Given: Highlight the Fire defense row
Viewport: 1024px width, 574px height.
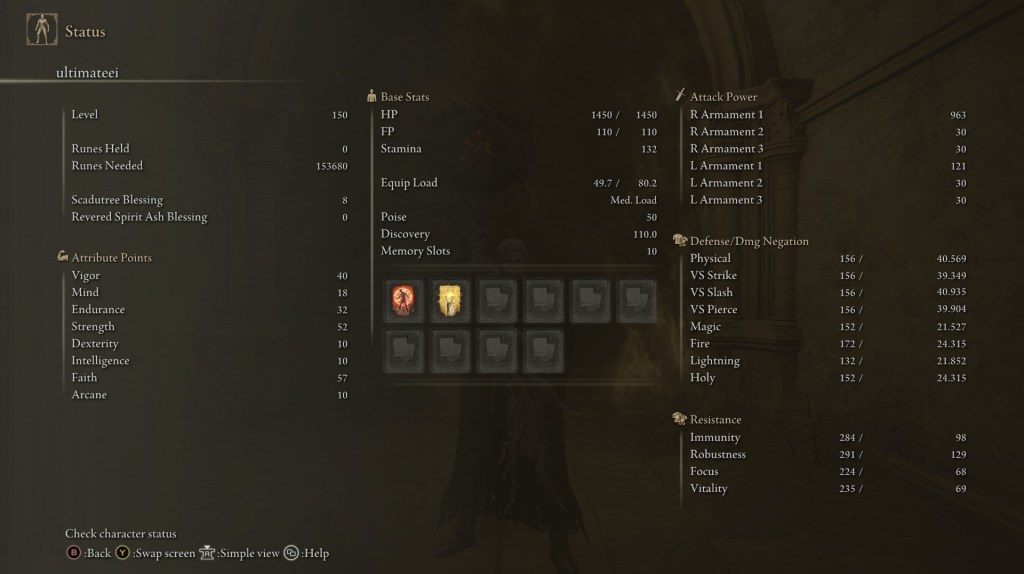Looking at the screenshot, I should 827,343.
